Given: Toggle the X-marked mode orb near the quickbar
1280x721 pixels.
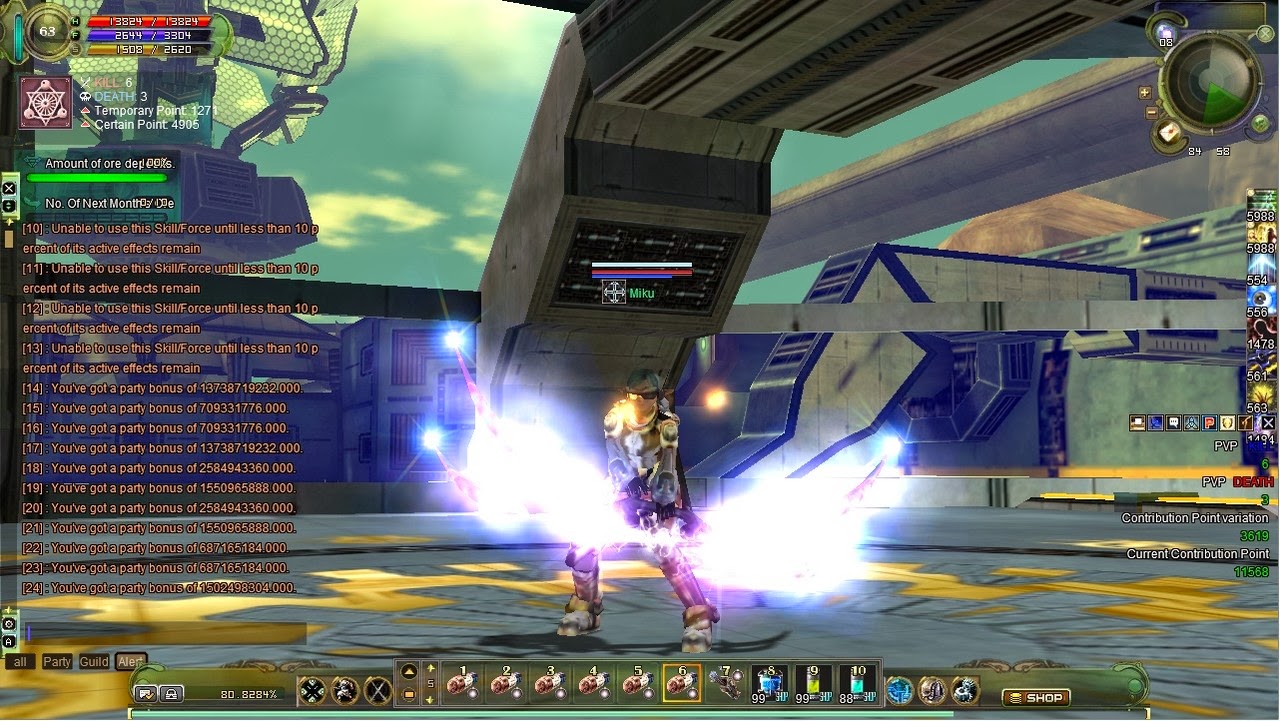Looking at the screenshot, I should tap(377, 688).
